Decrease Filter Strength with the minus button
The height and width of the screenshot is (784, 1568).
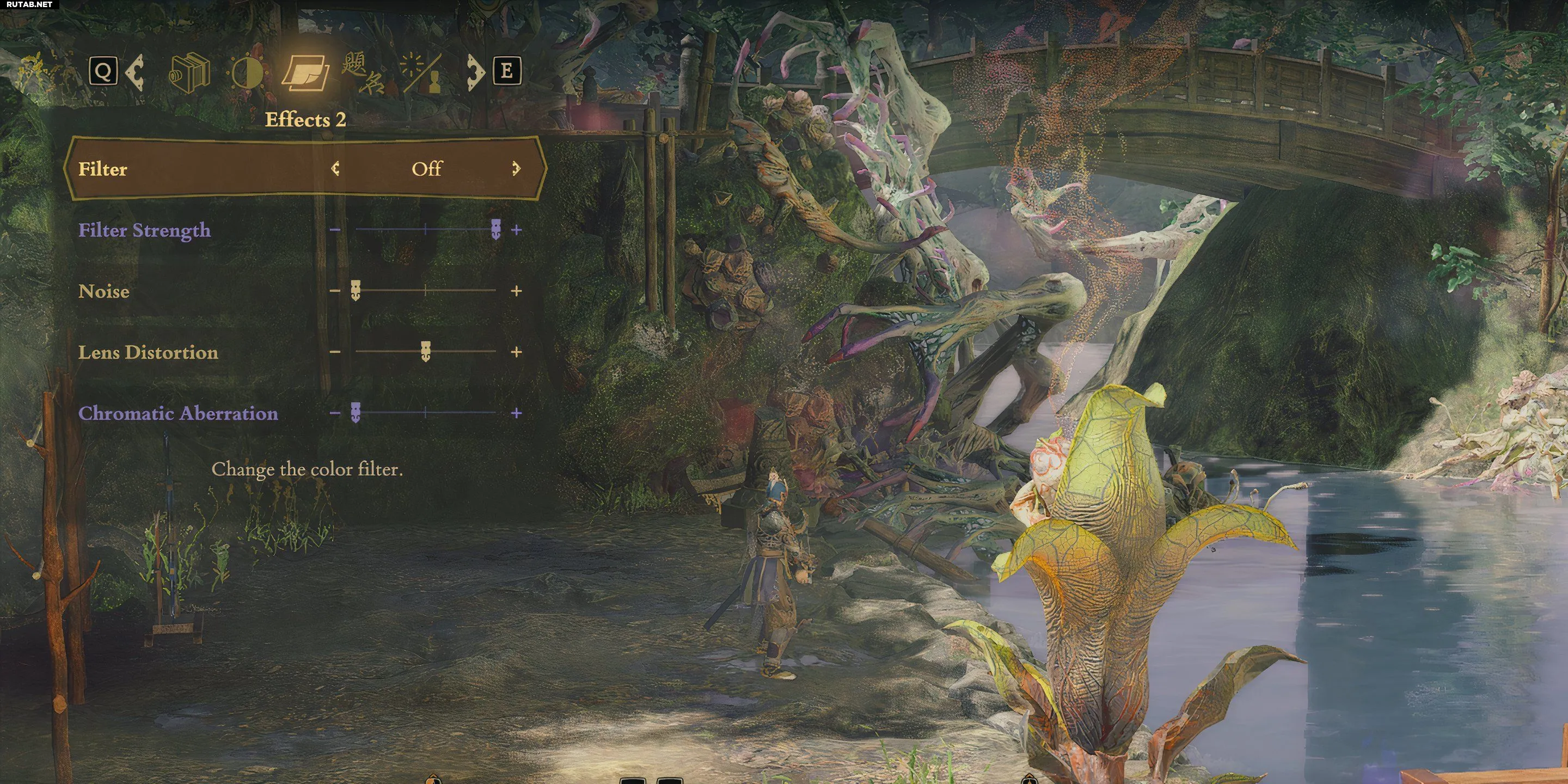(x=335, y=230)
